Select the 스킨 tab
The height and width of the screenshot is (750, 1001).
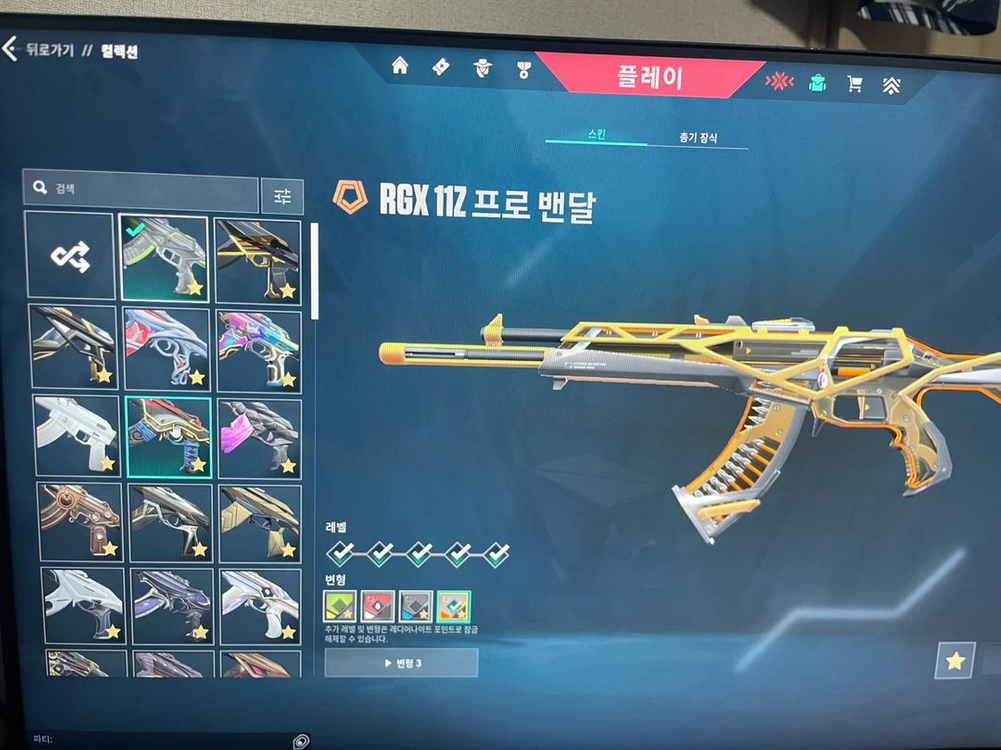(595, 135)
